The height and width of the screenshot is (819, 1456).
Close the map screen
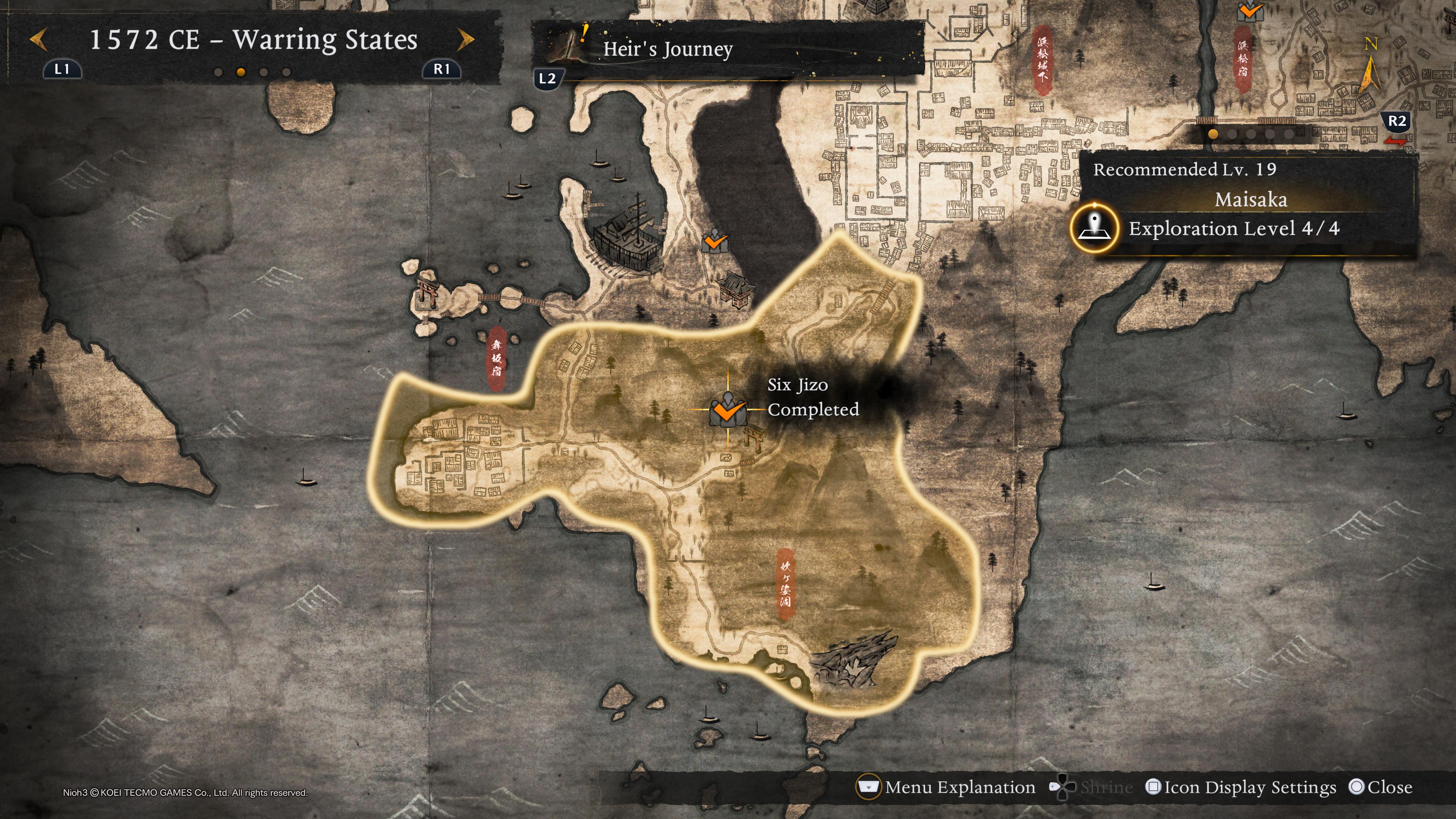(x=1381, y=787)
